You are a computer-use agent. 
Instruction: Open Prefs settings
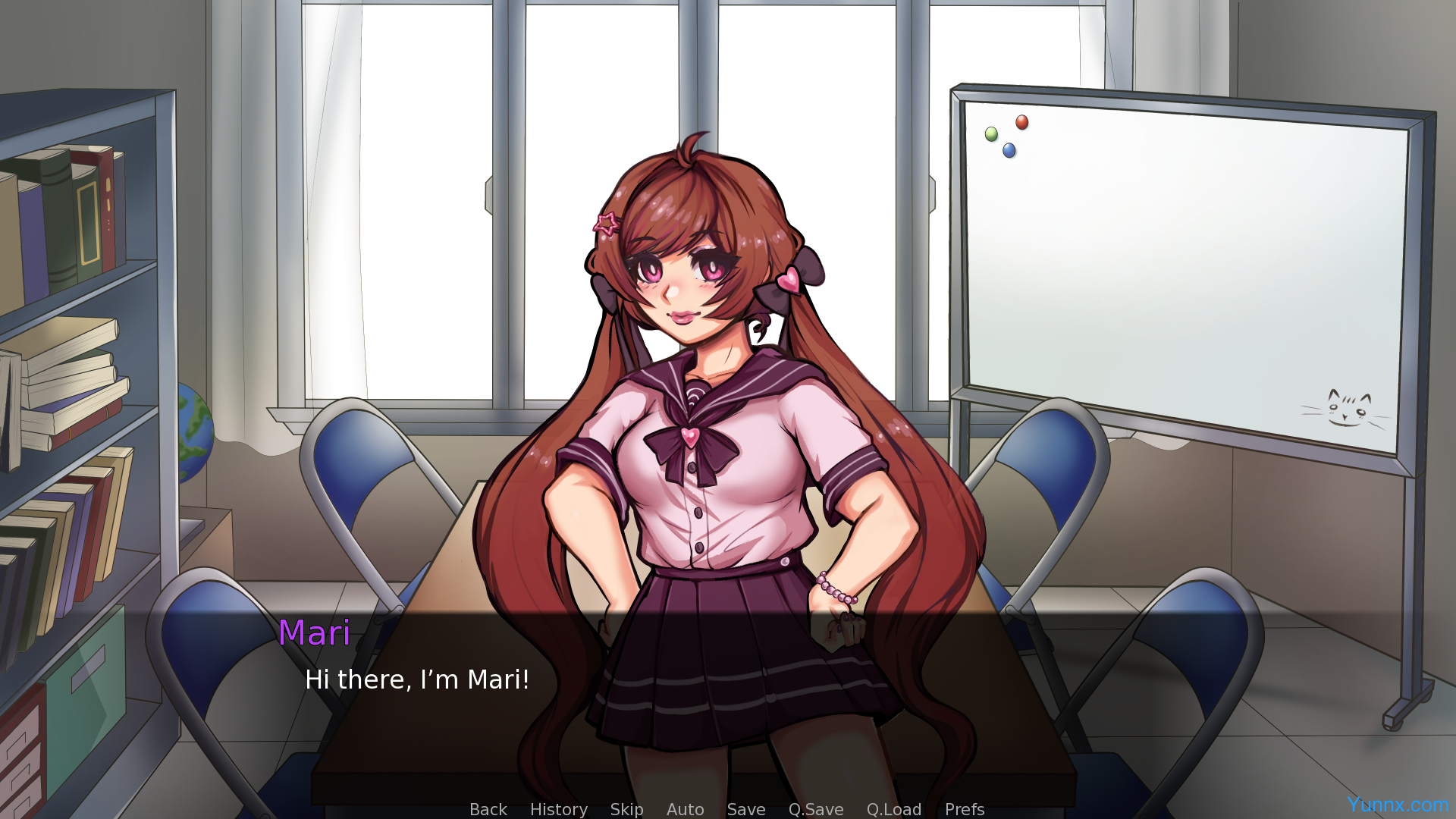[964, 809]
